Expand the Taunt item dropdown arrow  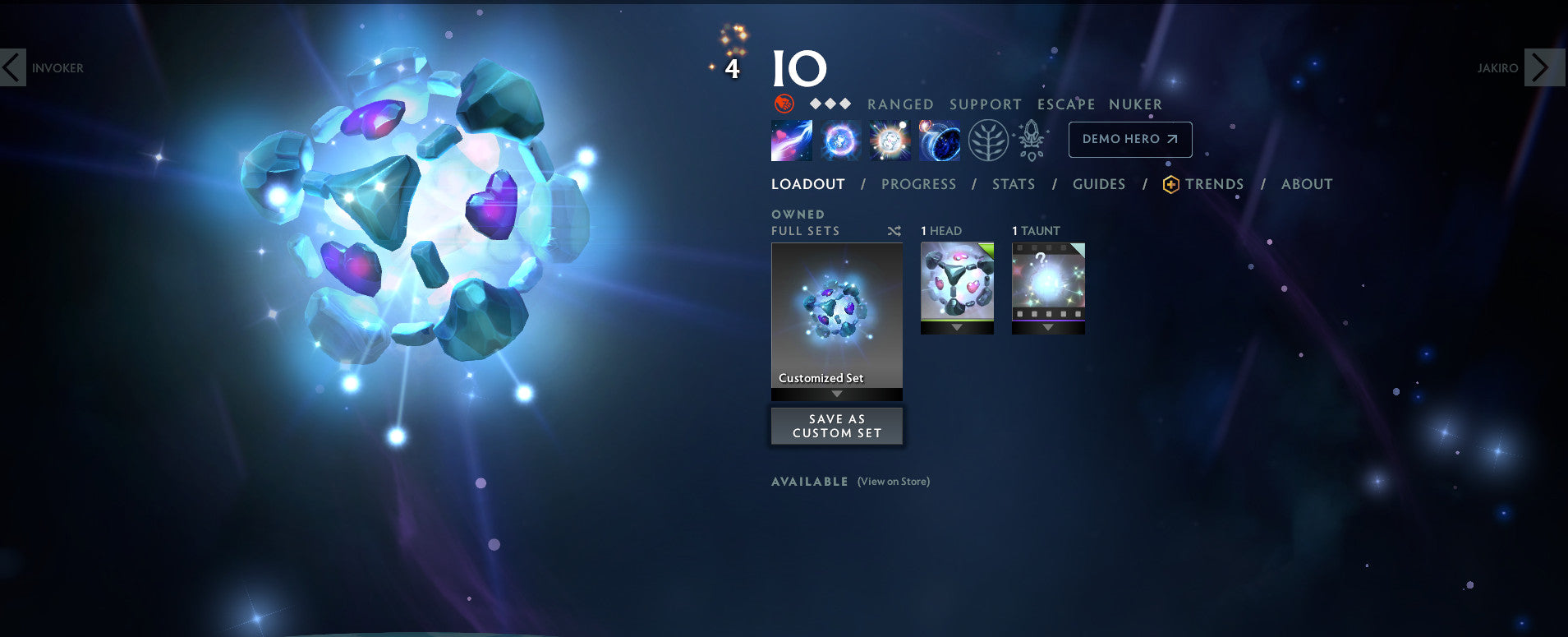[x=1048, y=326]
